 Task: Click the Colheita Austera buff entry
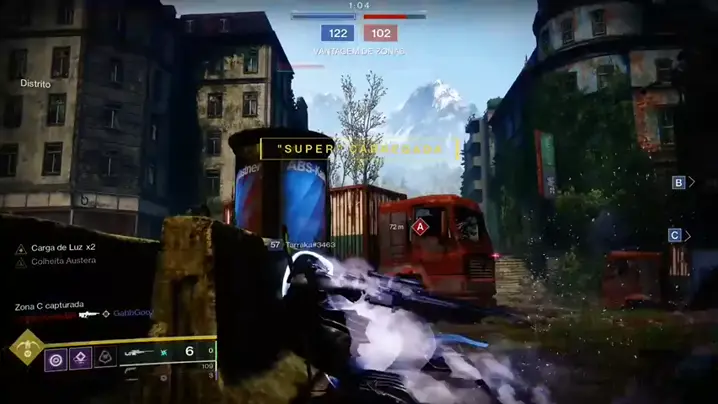click(x=62, y=261)
